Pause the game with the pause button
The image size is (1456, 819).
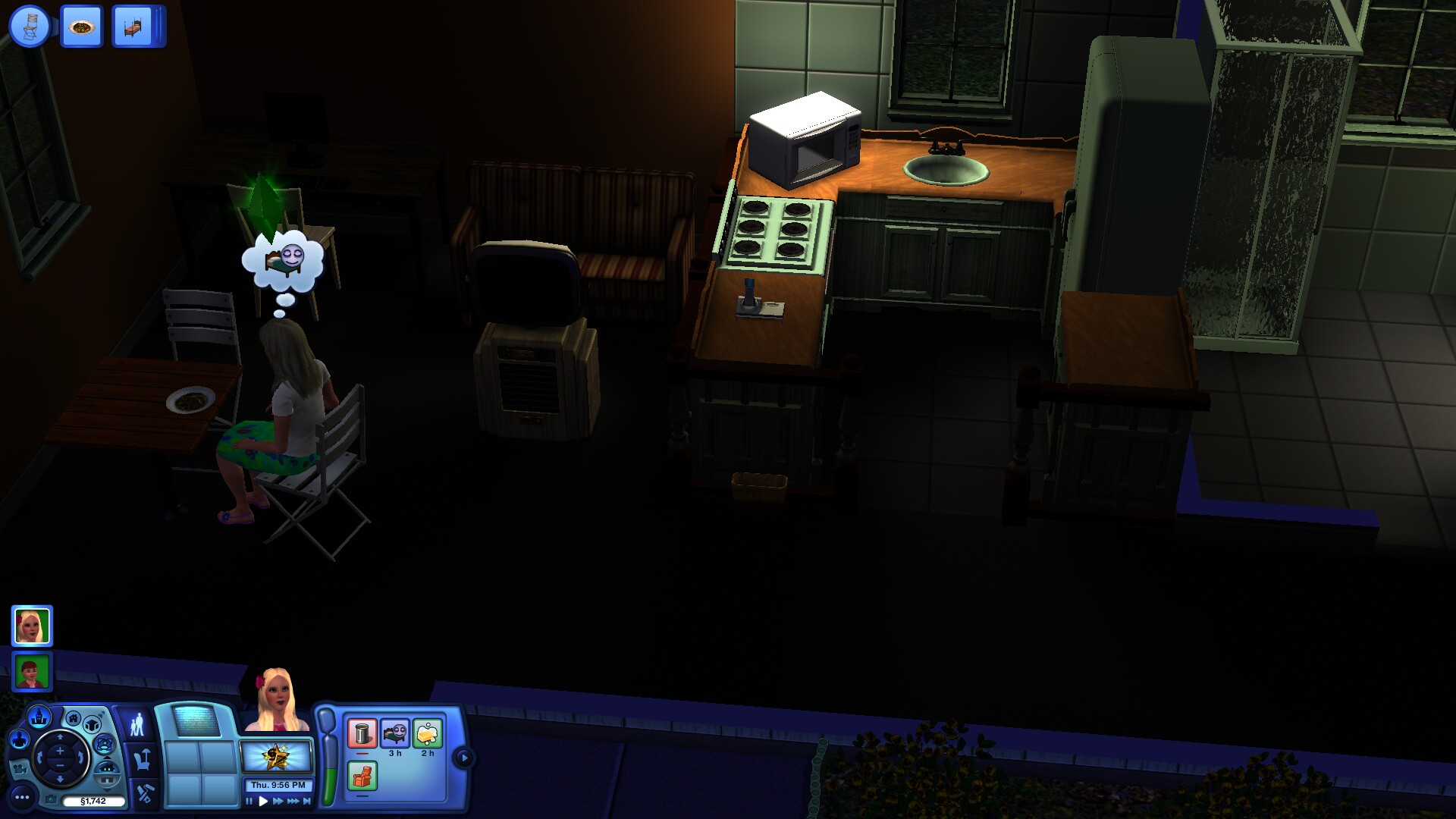coord(249,800)
